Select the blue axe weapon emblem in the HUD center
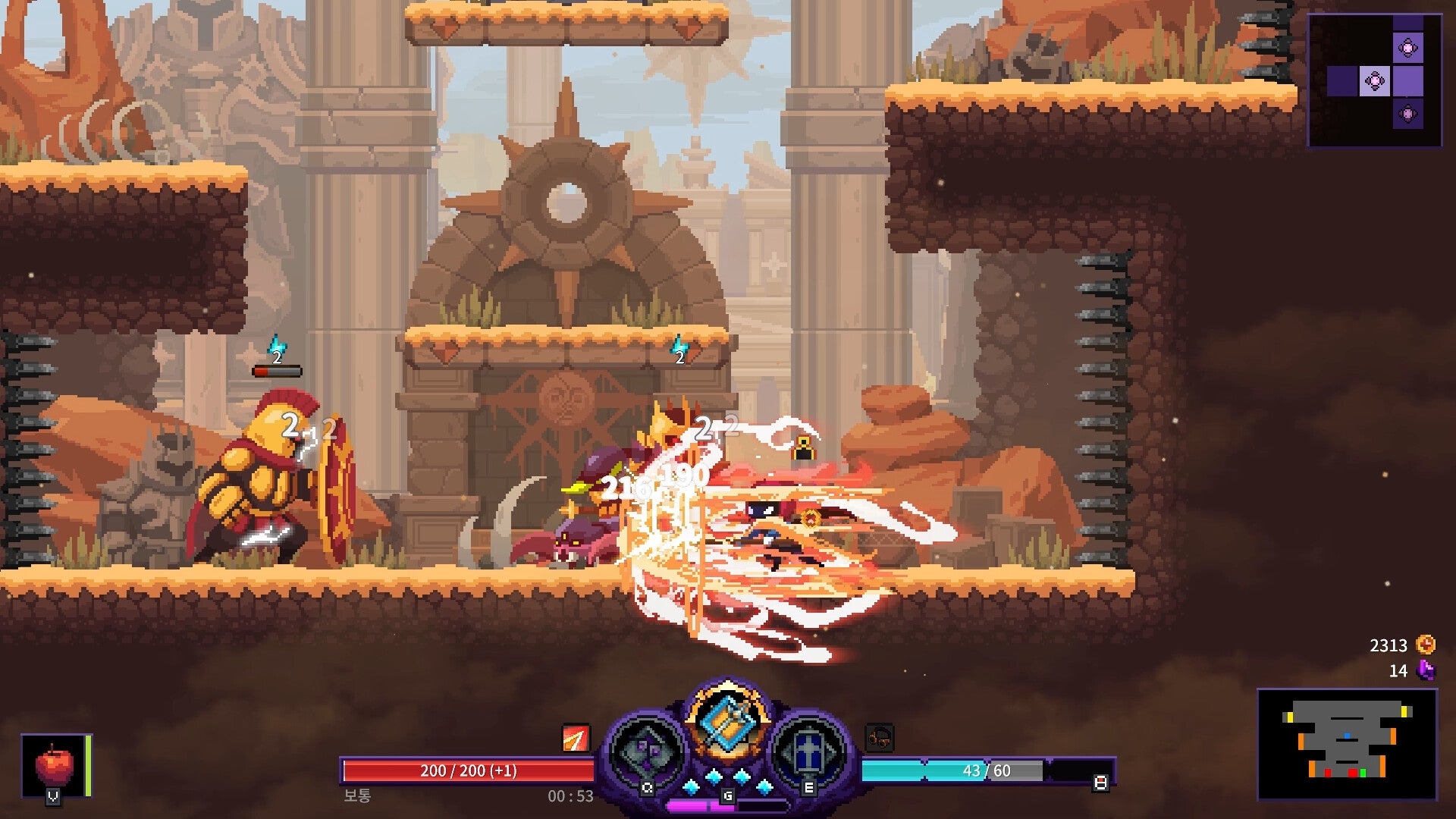 [x=730, y=720]
